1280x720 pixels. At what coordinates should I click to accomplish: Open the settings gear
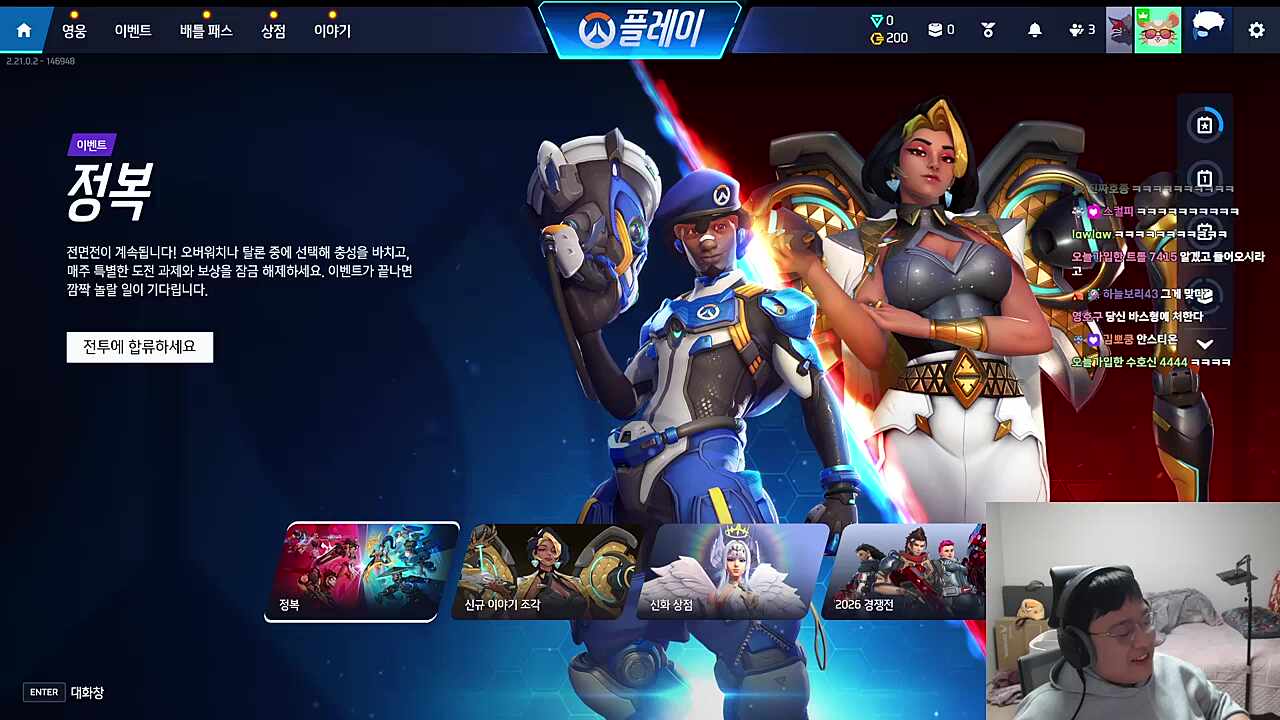click(1256, 30)
